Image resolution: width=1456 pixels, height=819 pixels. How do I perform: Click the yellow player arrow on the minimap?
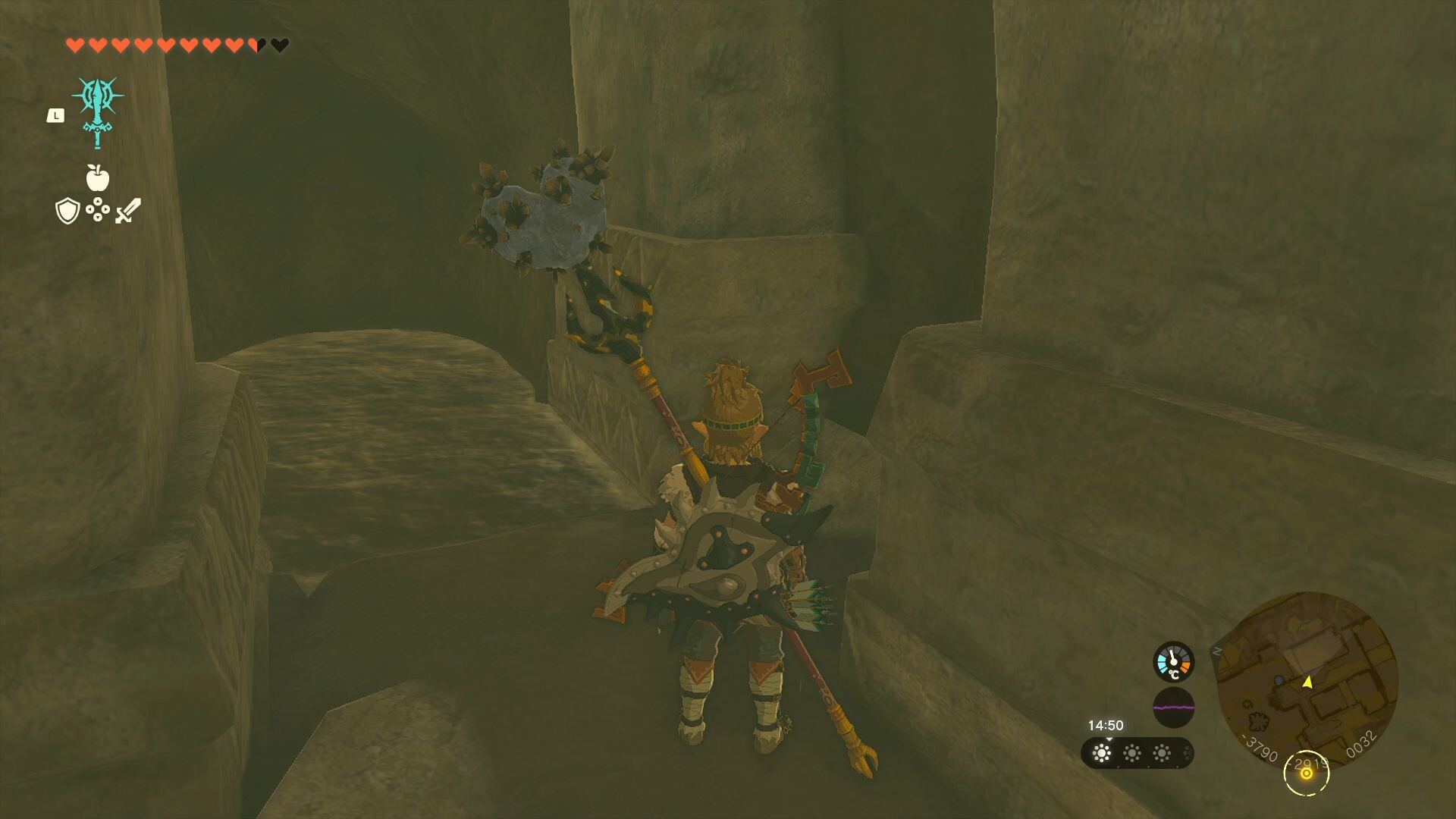(x=1308, y=682)
